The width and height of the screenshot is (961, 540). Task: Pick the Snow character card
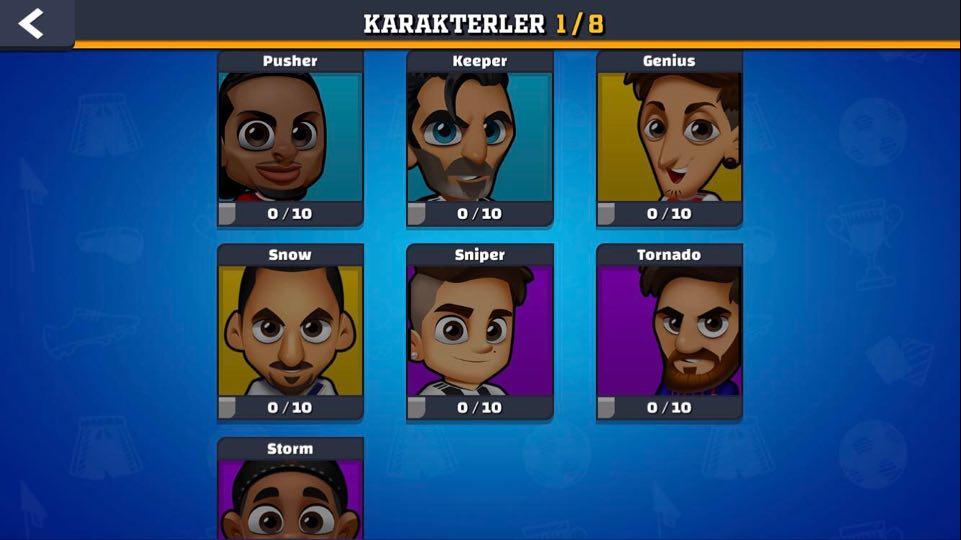pyautogui.click(x=290, y=332)
